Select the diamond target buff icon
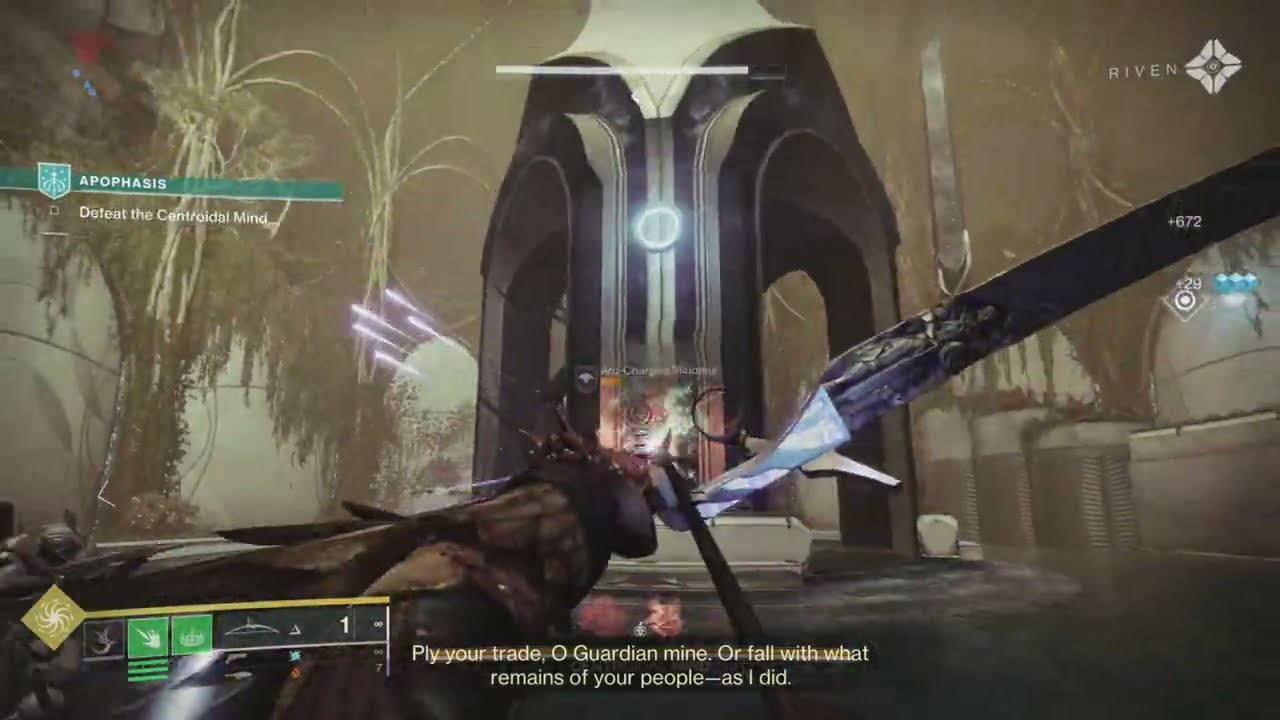 [1185, 301]
